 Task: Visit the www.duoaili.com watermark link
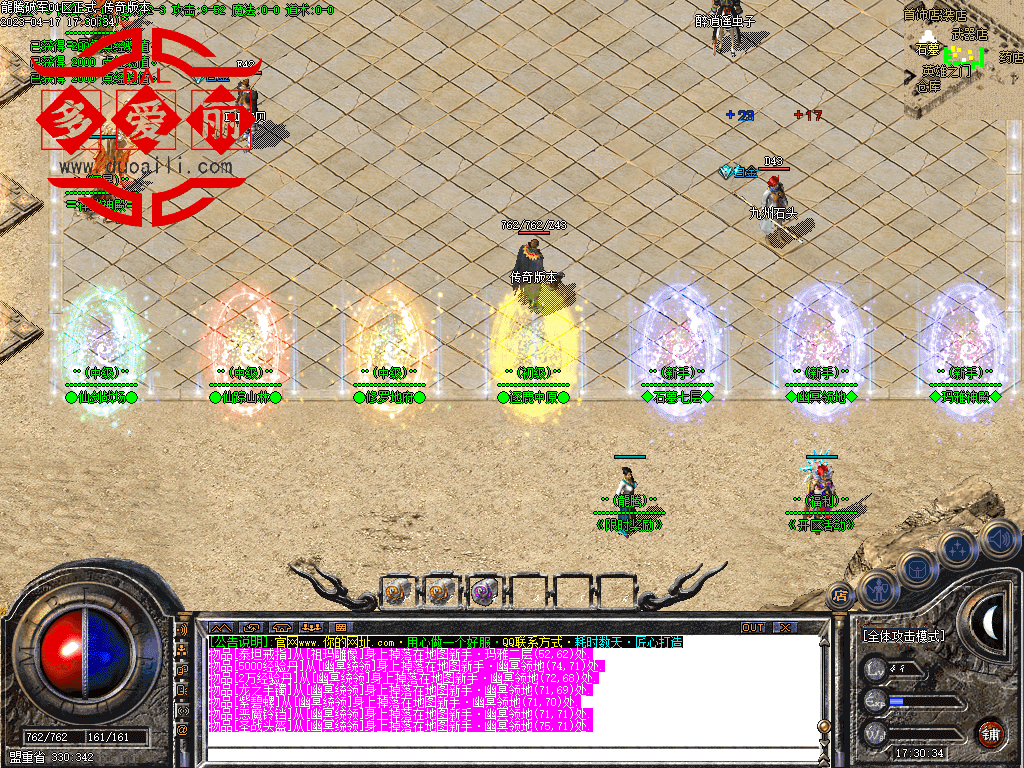(x=146, y=167)
